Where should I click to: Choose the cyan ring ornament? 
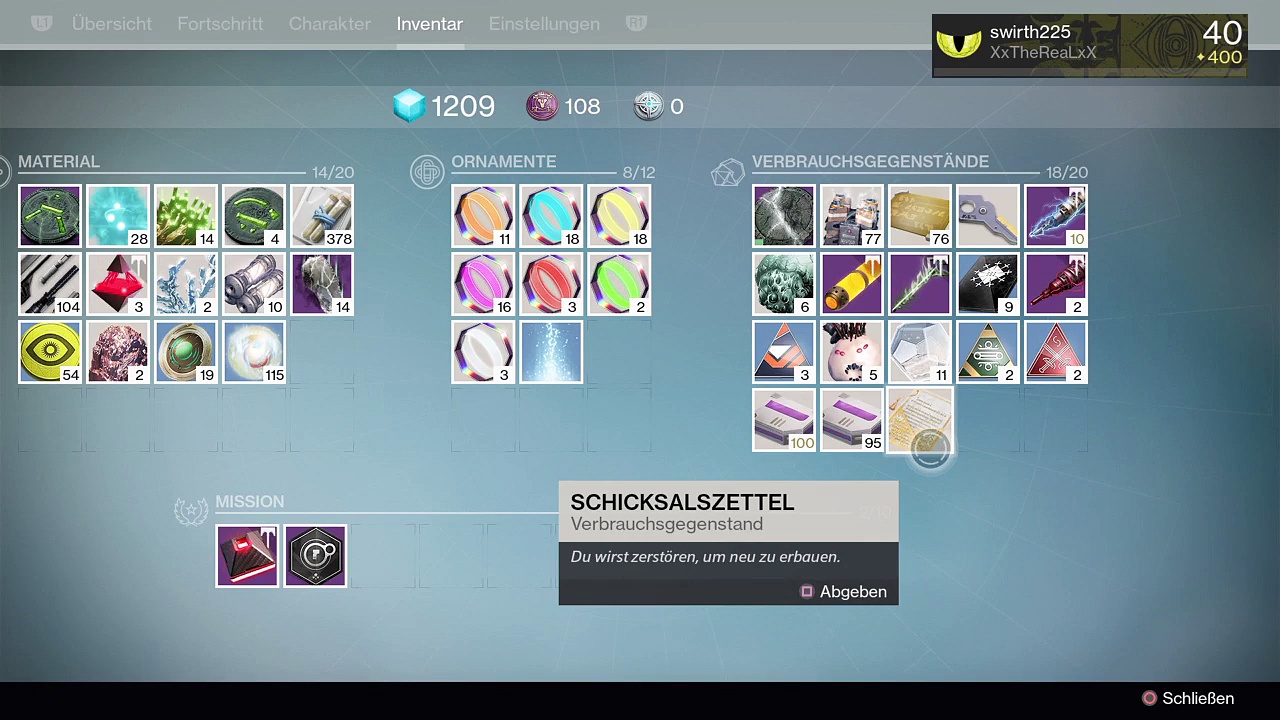click(551, 216)
